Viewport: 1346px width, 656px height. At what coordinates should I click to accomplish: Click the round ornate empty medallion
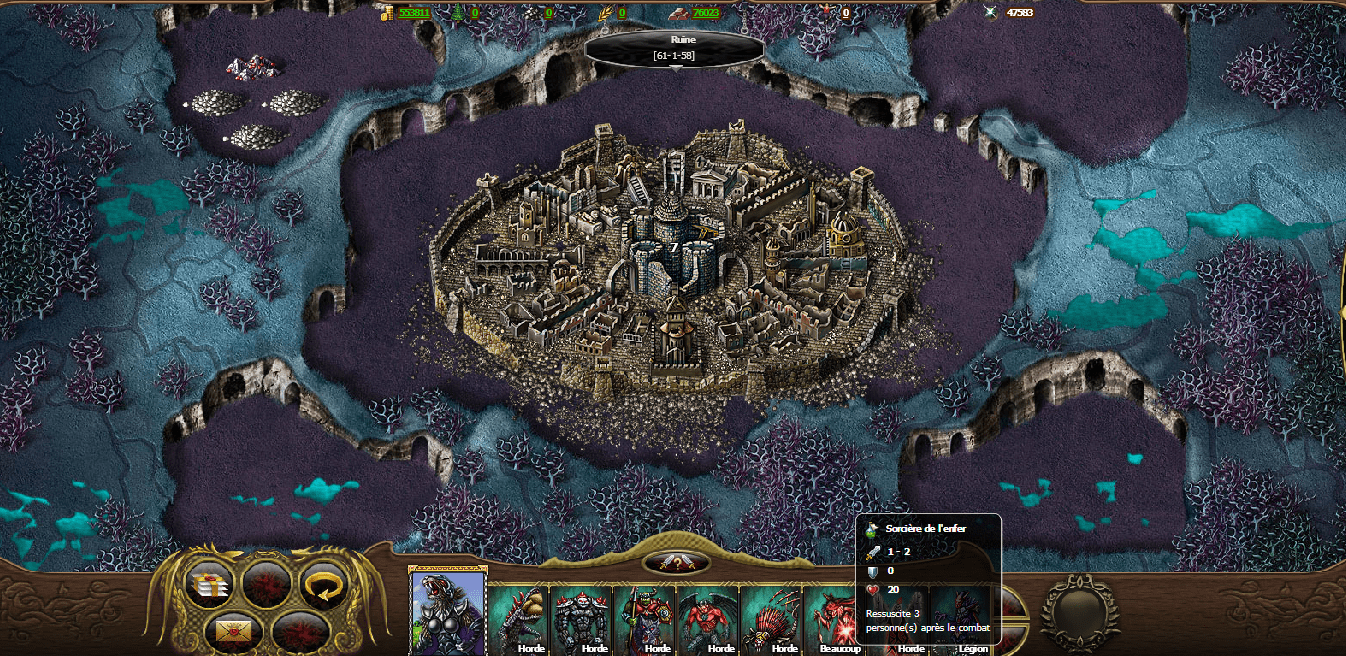pyautogui.click(x=1080, y=612)
